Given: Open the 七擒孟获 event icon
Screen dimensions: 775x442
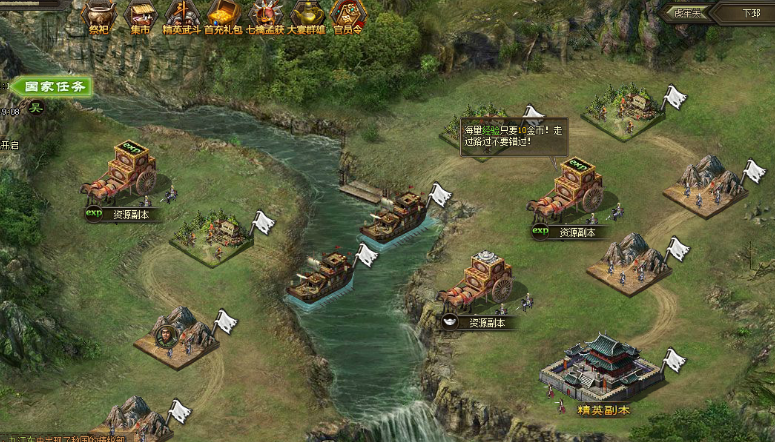Looking at the screenshot, I should (264, 16).
